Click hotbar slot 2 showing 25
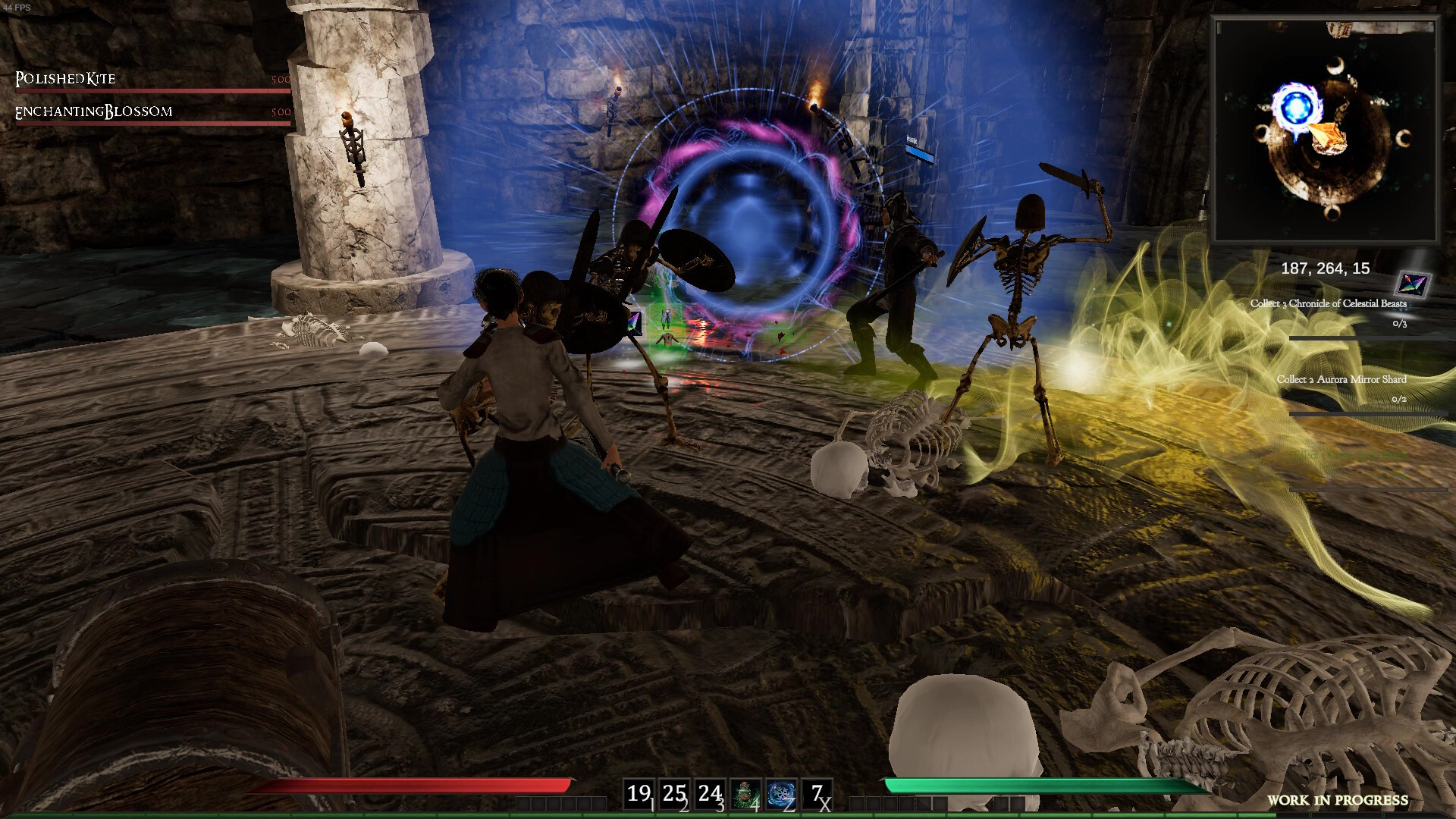The width and height of the screenshot is (1456, 819). 673,793
